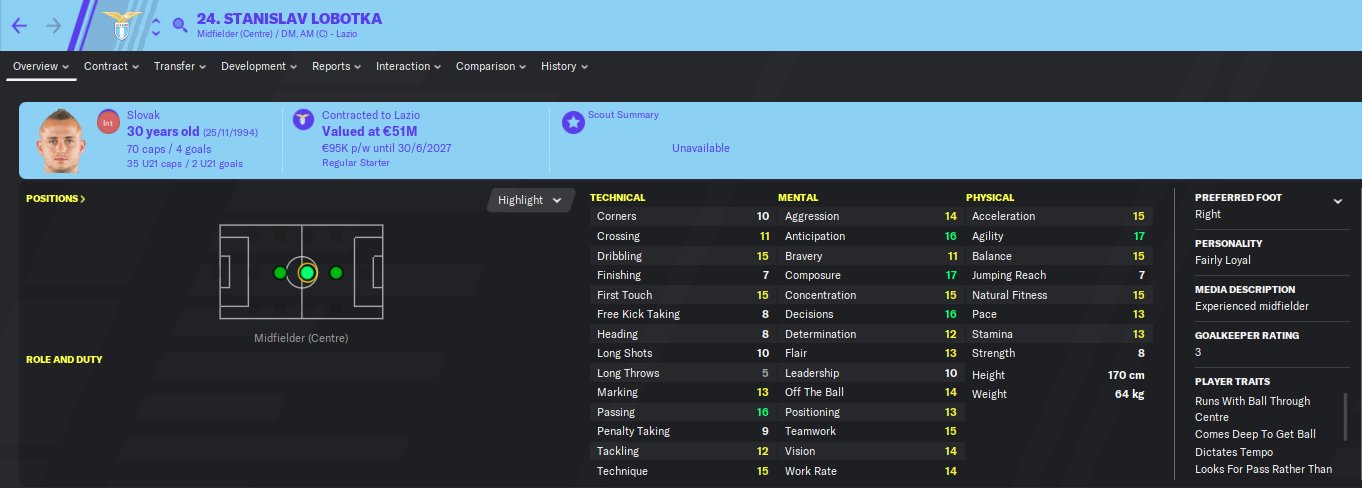Expand the Preferred Foot panel chevron
Image resolution: width=1362 pixels, height=488 pixels.
(1338, 201)
